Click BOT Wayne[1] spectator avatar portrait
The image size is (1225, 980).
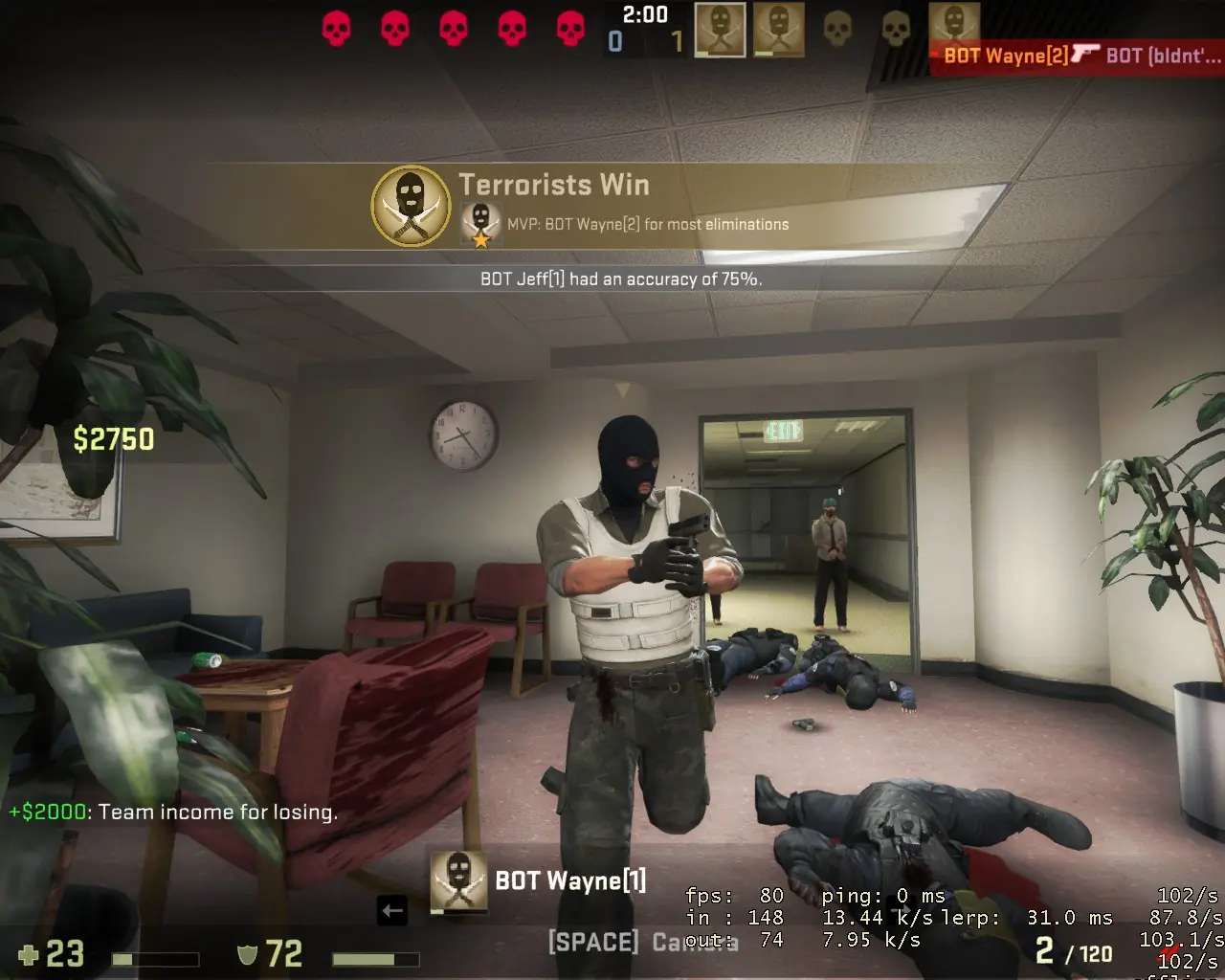(x=457, y=881)
